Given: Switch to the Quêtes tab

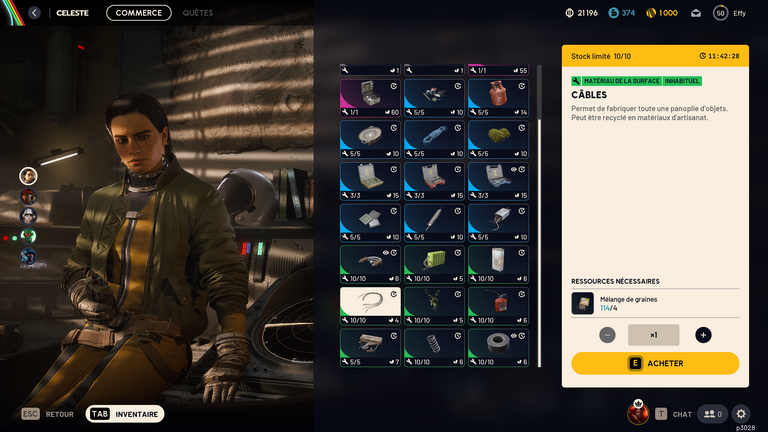Looking at the screenshot, I should [x=197, y=13].
